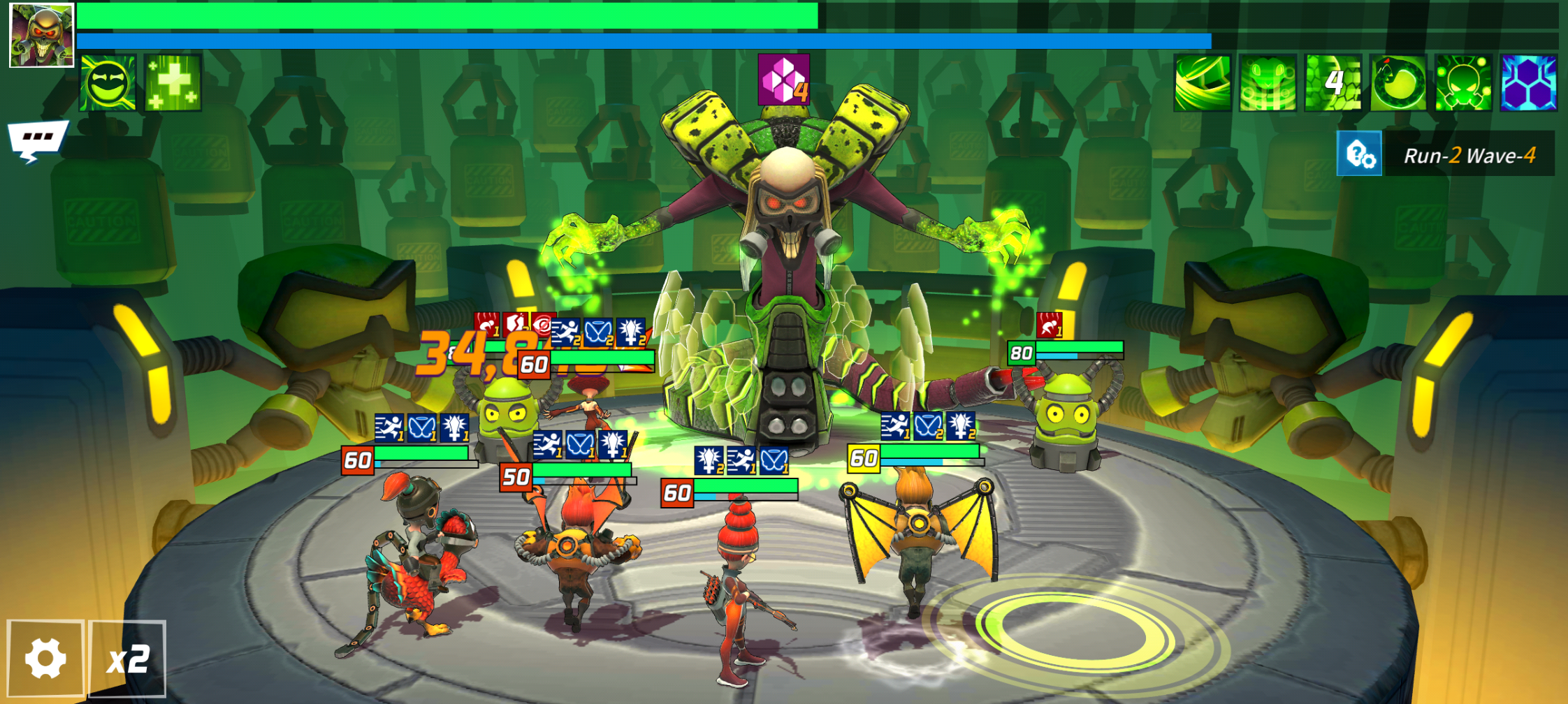View the cobra head boss skill
Image resolution: width=1568 pixels, height=704 pixels.
coord(1268,83)
